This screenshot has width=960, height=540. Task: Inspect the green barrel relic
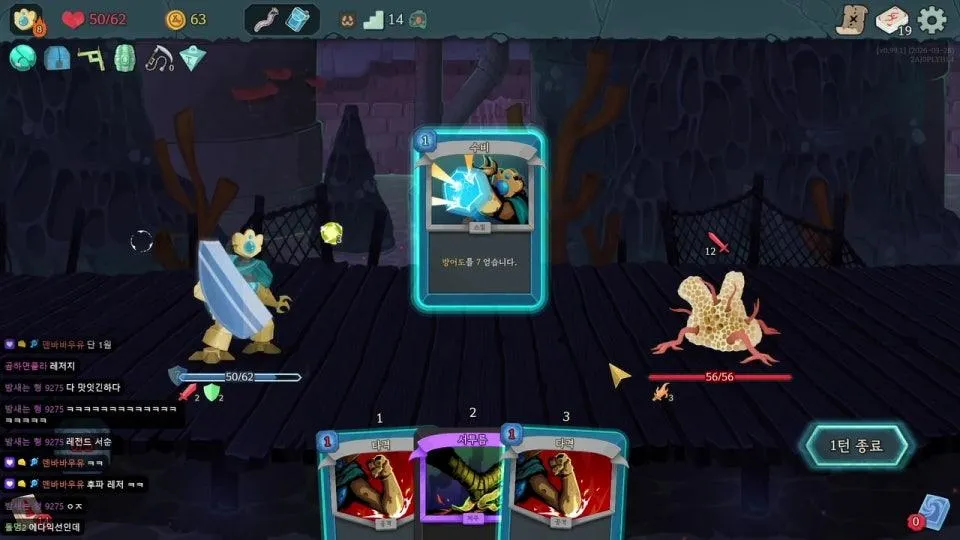coord(125,58)
